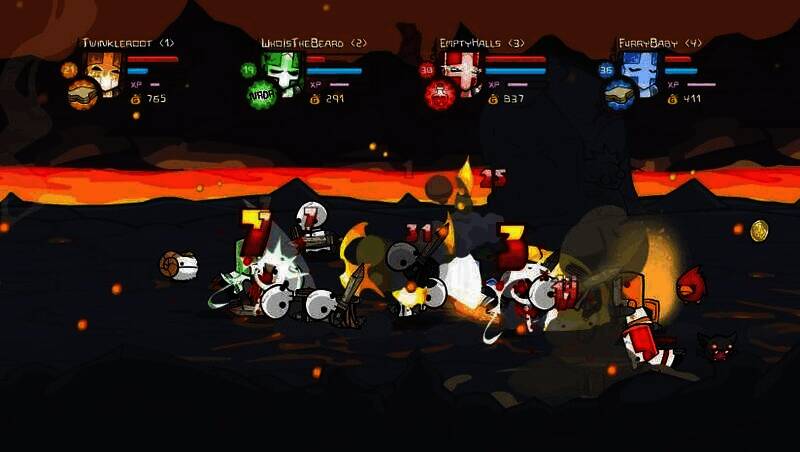Select Twinkleroot's orange knight portrait

click(103, 69)
